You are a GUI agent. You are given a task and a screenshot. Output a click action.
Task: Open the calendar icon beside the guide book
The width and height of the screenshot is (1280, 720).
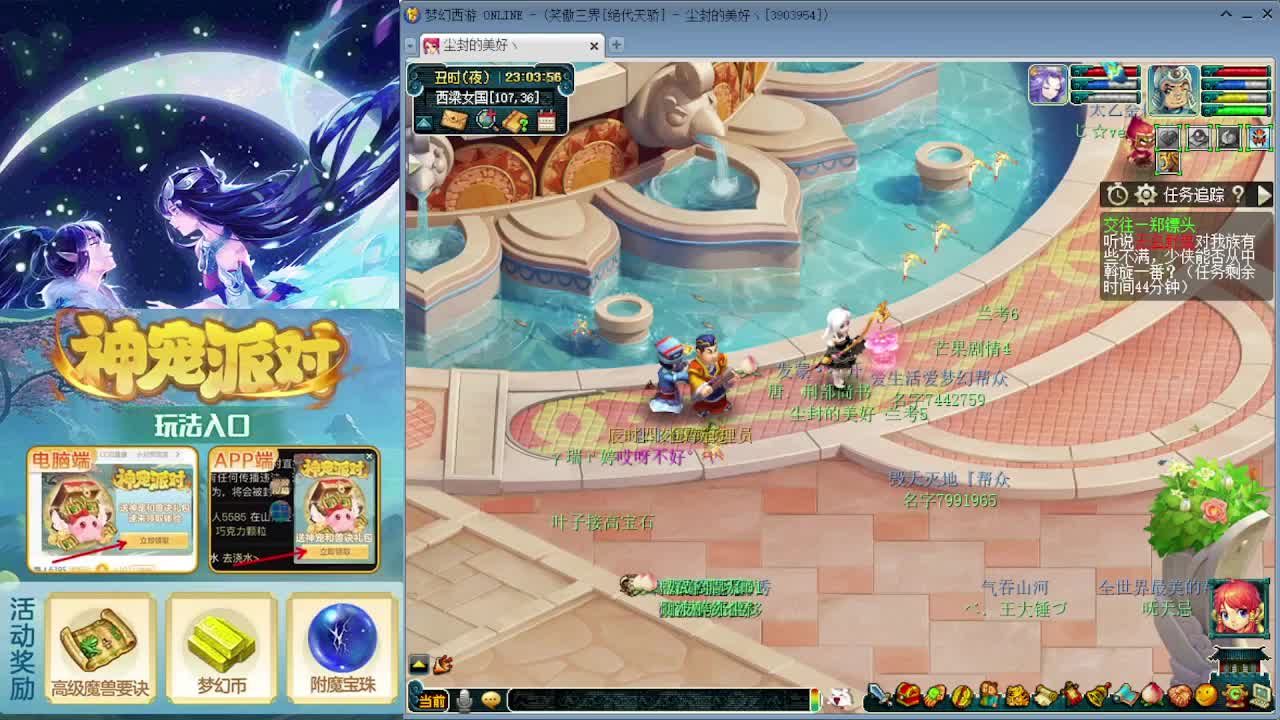546,122
